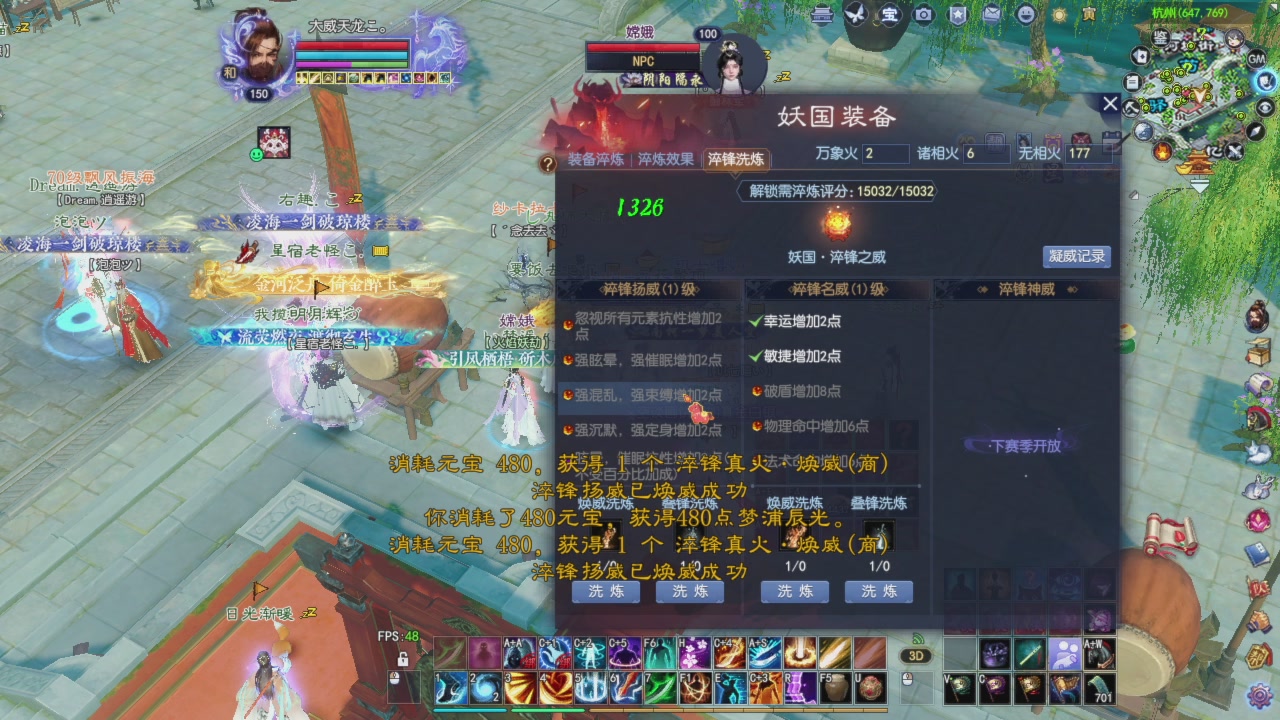Collapse the minimap with the arrow below it
The image size is (1280, 720).
point(1200,185)
